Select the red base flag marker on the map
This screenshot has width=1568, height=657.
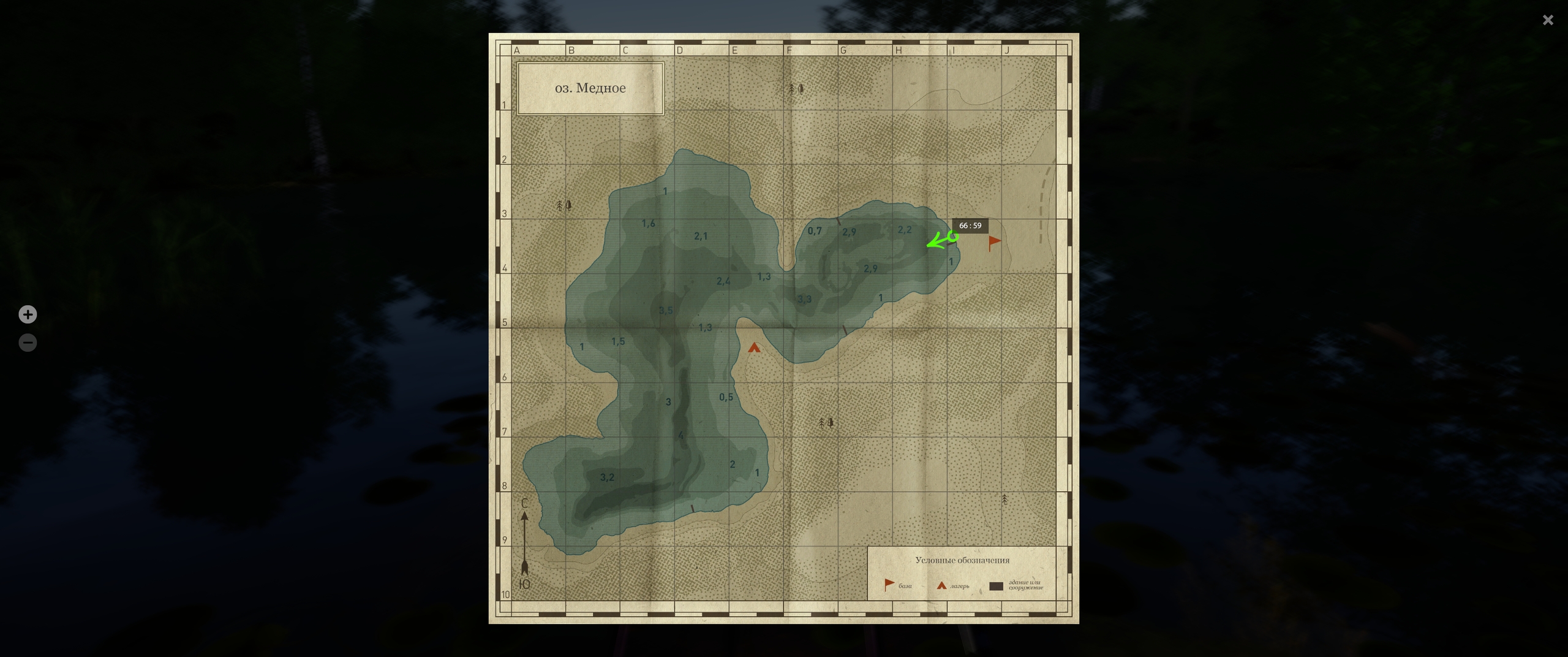tap(994, 242)
